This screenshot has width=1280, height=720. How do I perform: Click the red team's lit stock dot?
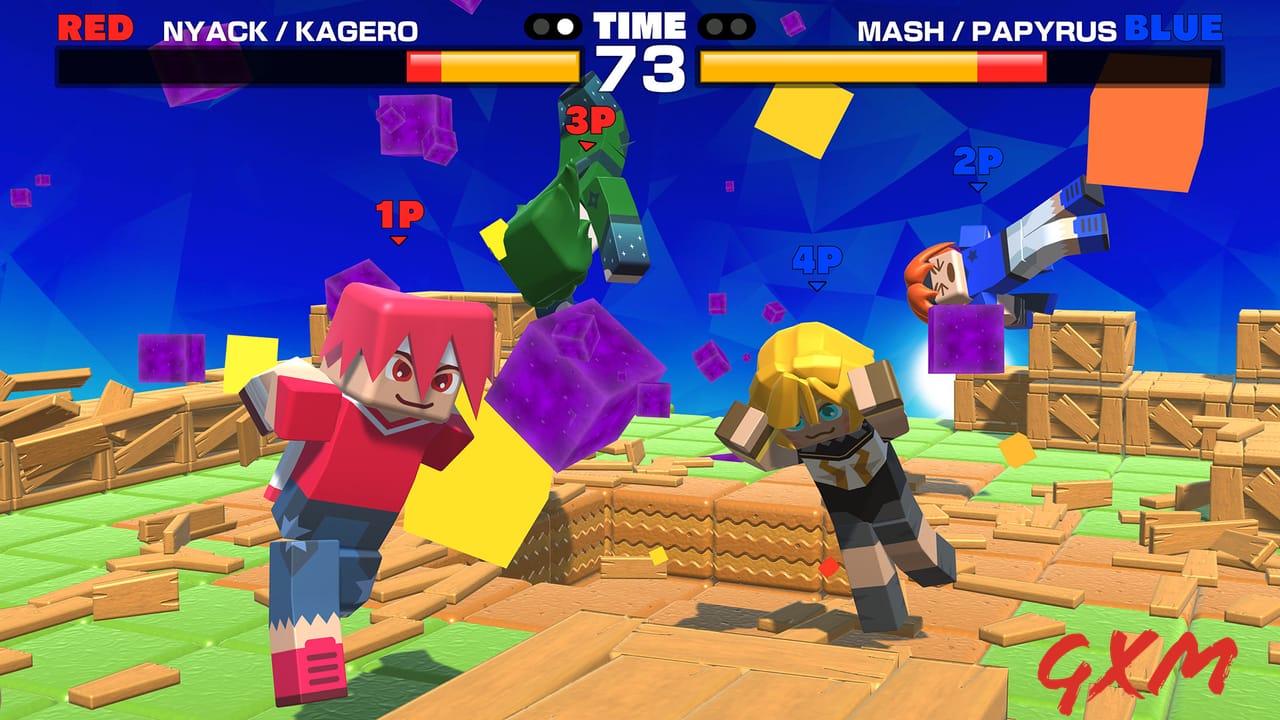[565, 26]
